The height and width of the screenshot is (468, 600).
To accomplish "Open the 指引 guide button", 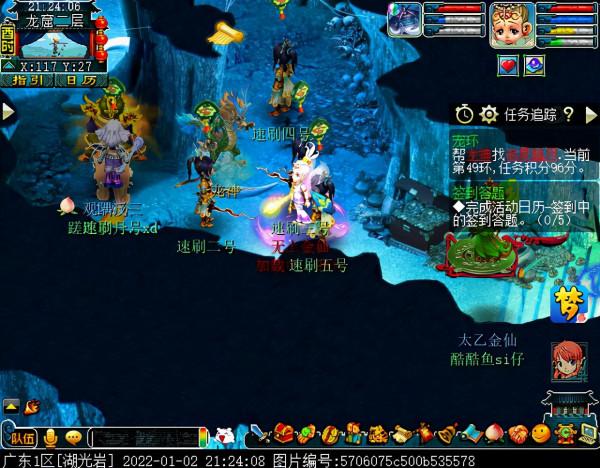I will point(30,80).
